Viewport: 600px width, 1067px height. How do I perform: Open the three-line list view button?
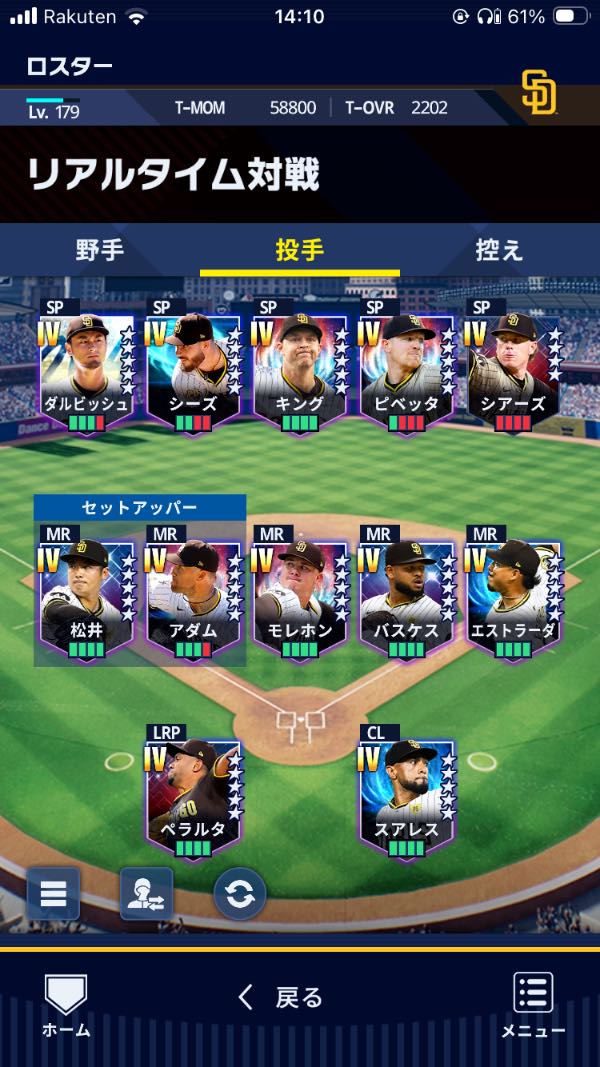coord(53,893)
